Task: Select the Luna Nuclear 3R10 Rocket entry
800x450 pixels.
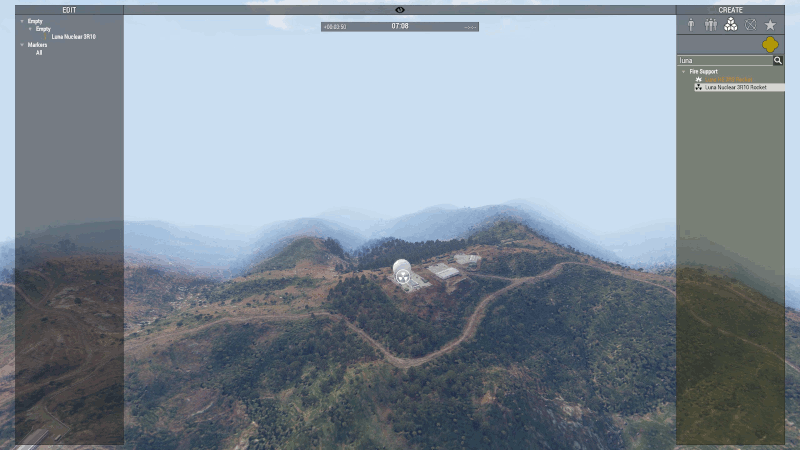Action: tap(738, 87)
